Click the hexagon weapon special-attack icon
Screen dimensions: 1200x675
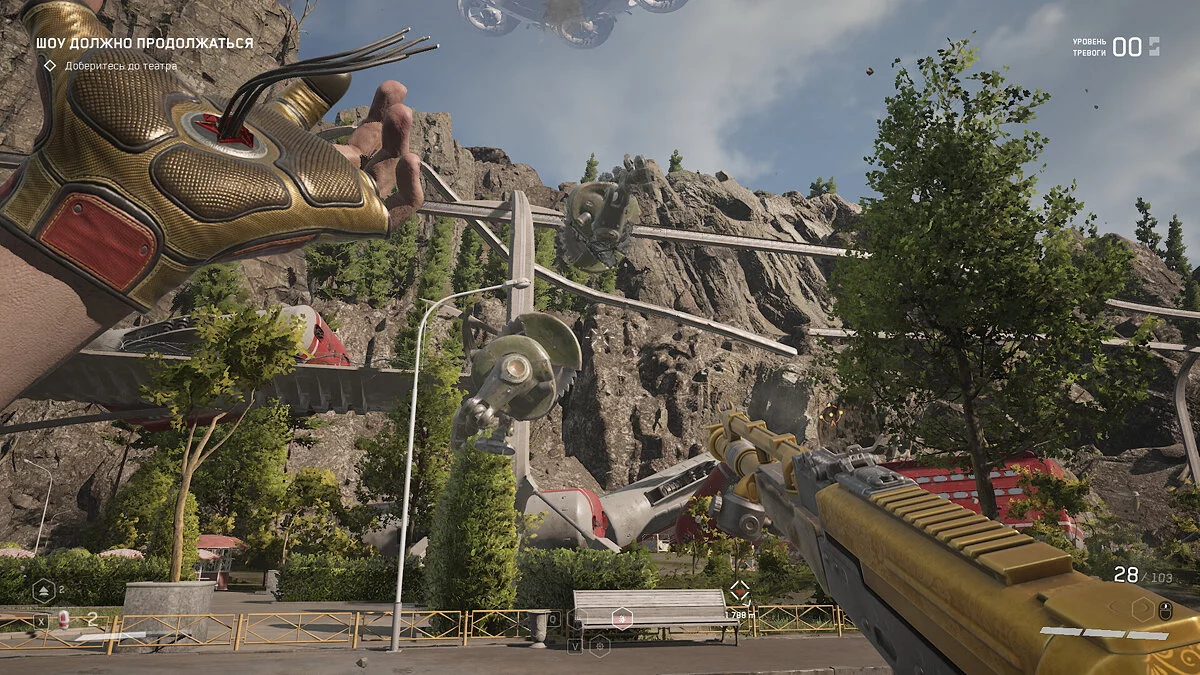(x=1141, y=607)
